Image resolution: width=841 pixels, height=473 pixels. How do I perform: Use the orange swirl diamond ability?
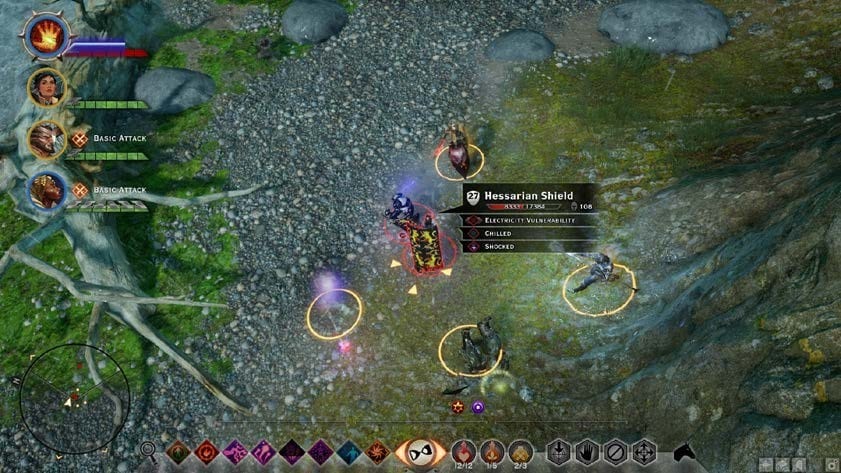coord(377,452)
